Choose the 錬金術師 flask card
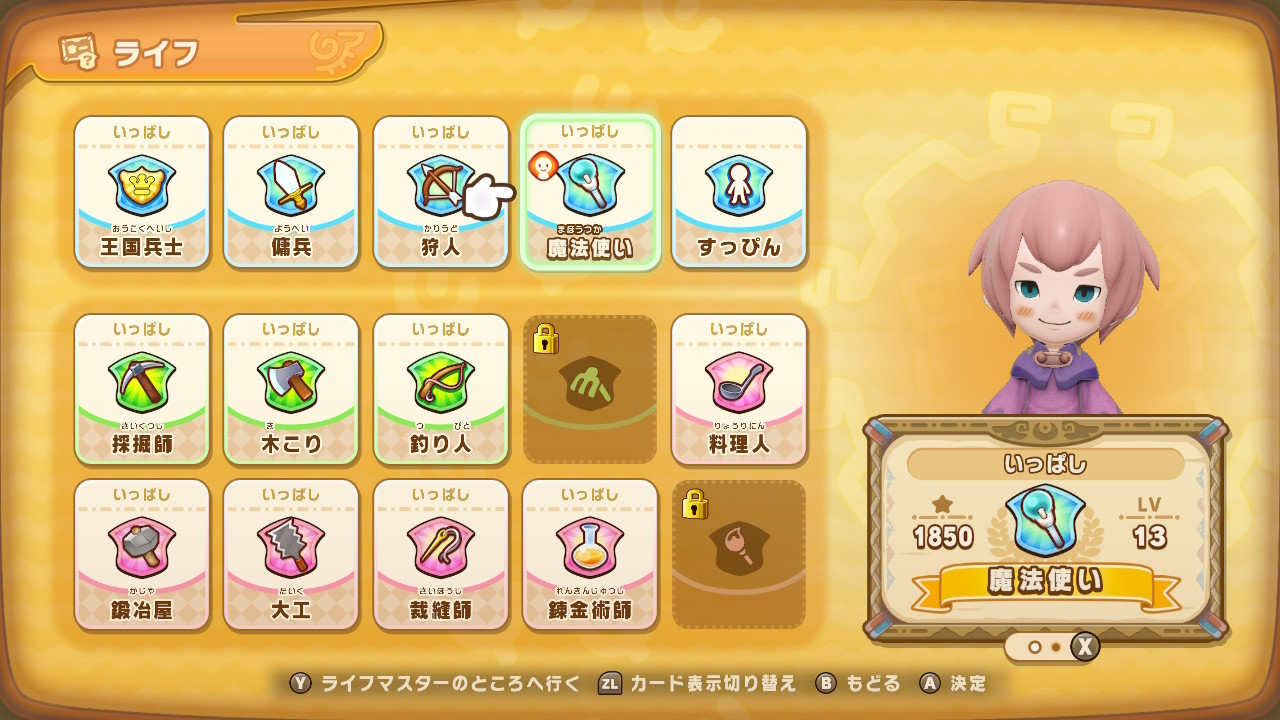This screenshot has height=720, width=1280. click(590, 554)
